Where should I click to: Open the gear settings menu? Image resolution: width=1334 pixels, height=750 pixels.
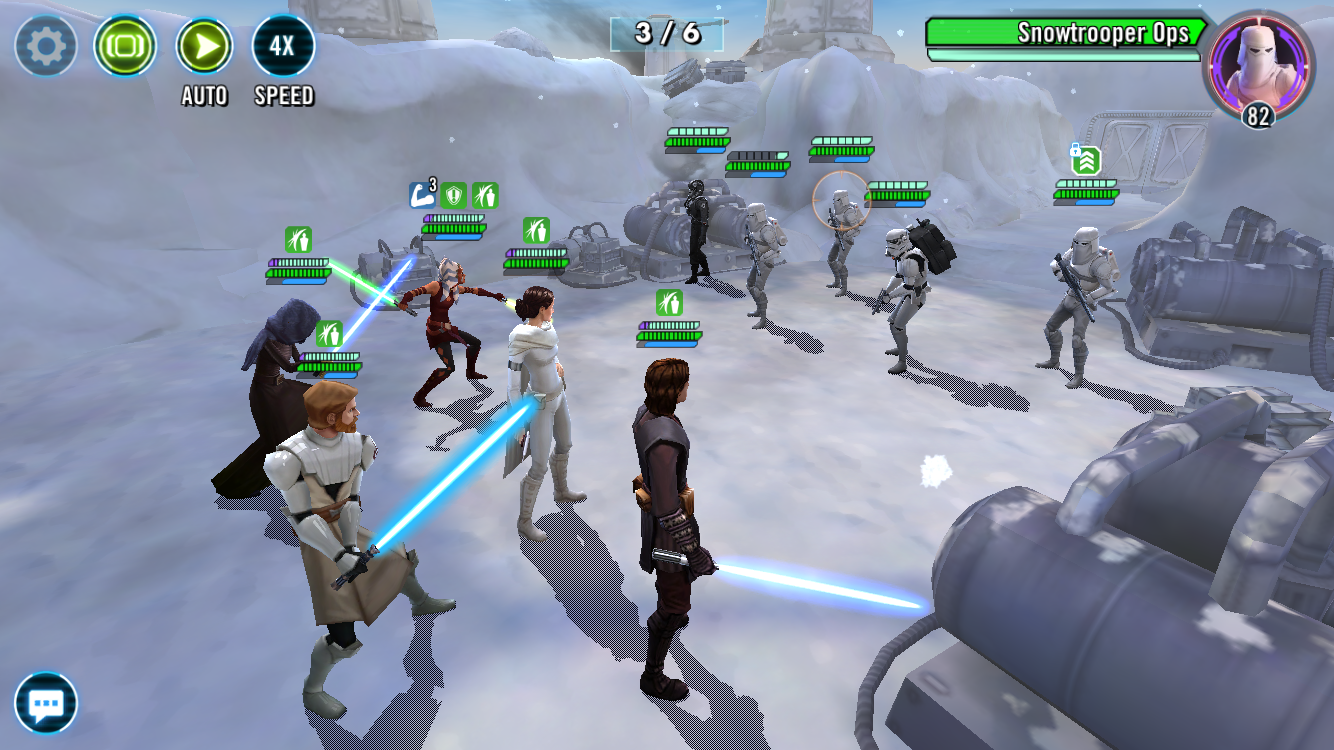[46, 46]
